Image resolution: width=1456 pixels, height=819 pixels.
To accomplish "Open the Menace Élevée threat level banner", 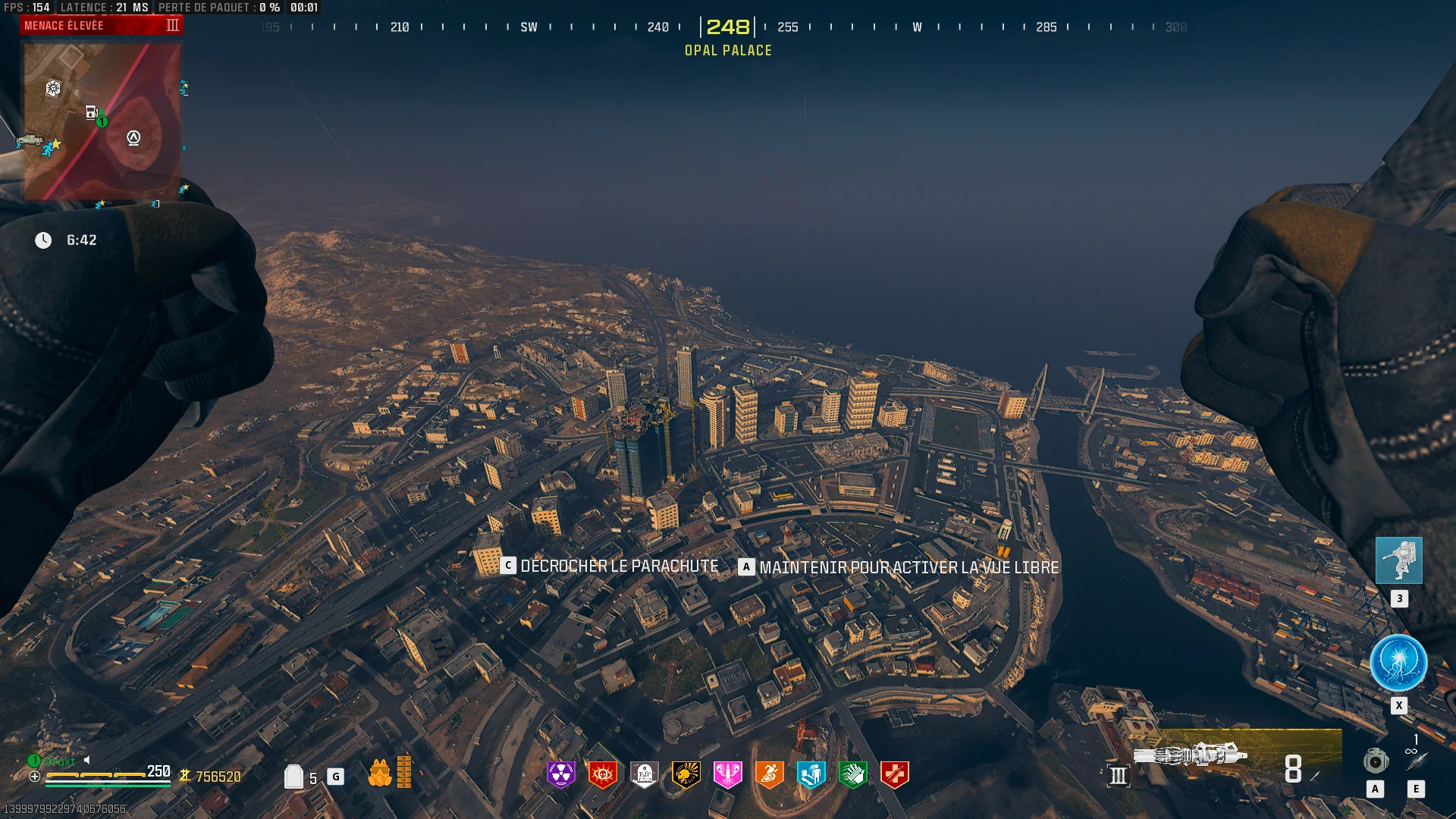I will click(102, 26).
